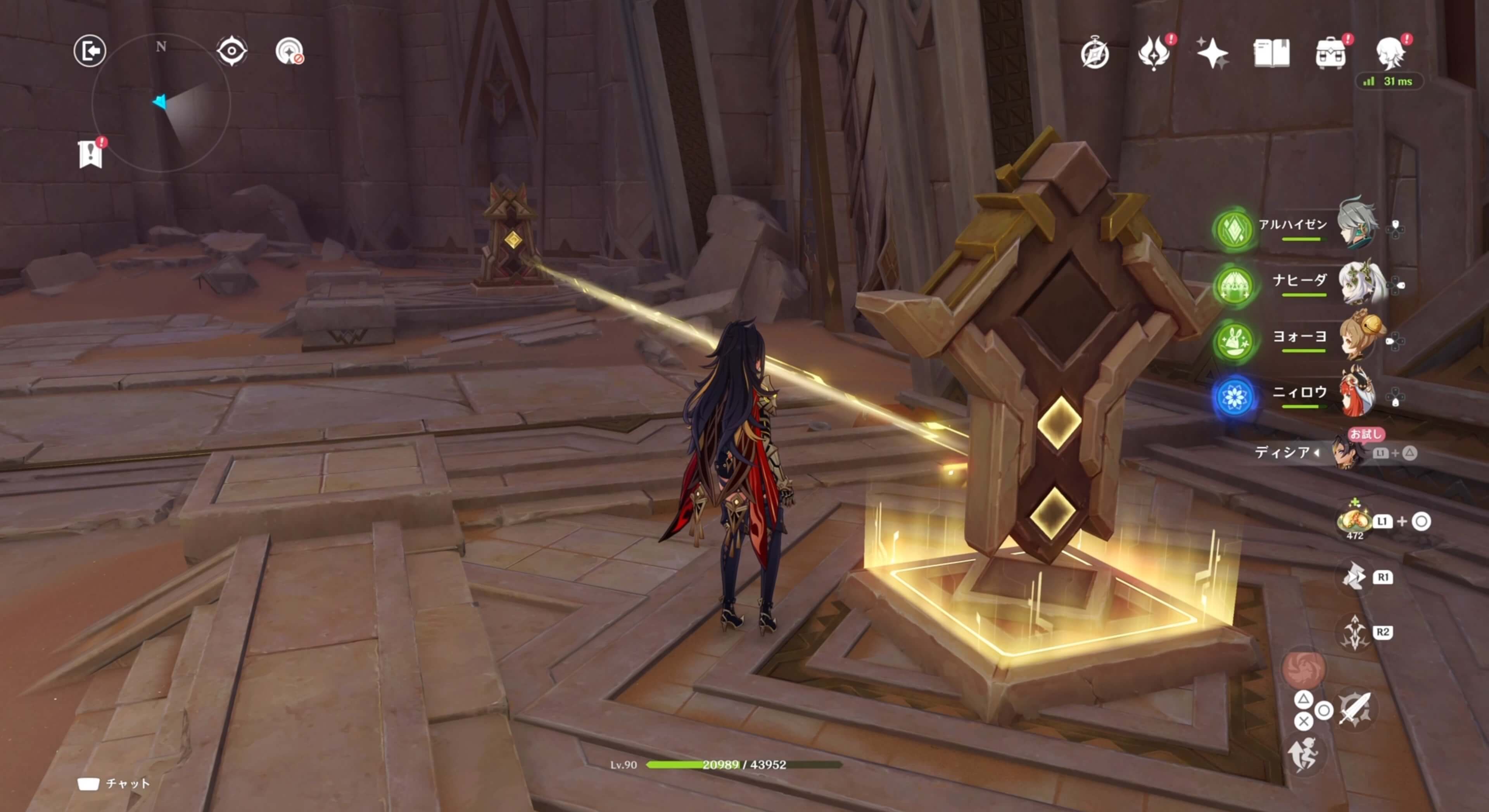
Task: Open the quest bookmark with alert
Action: (90, 154)
